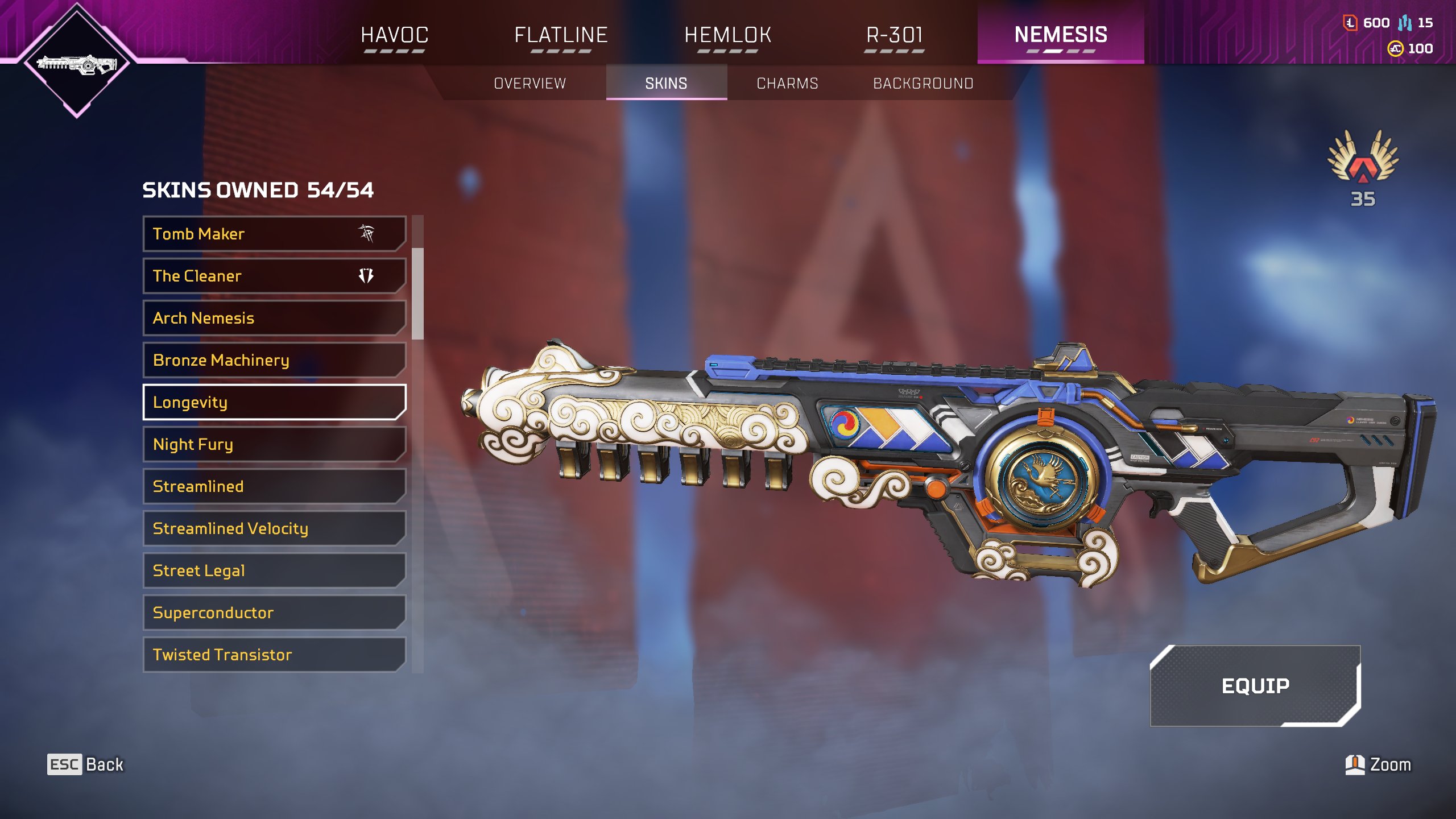Image resolution: width=1456 pixels, height=819 pixels.
Task: Choose the Tomb Maker skin
Action: (274, 234)
